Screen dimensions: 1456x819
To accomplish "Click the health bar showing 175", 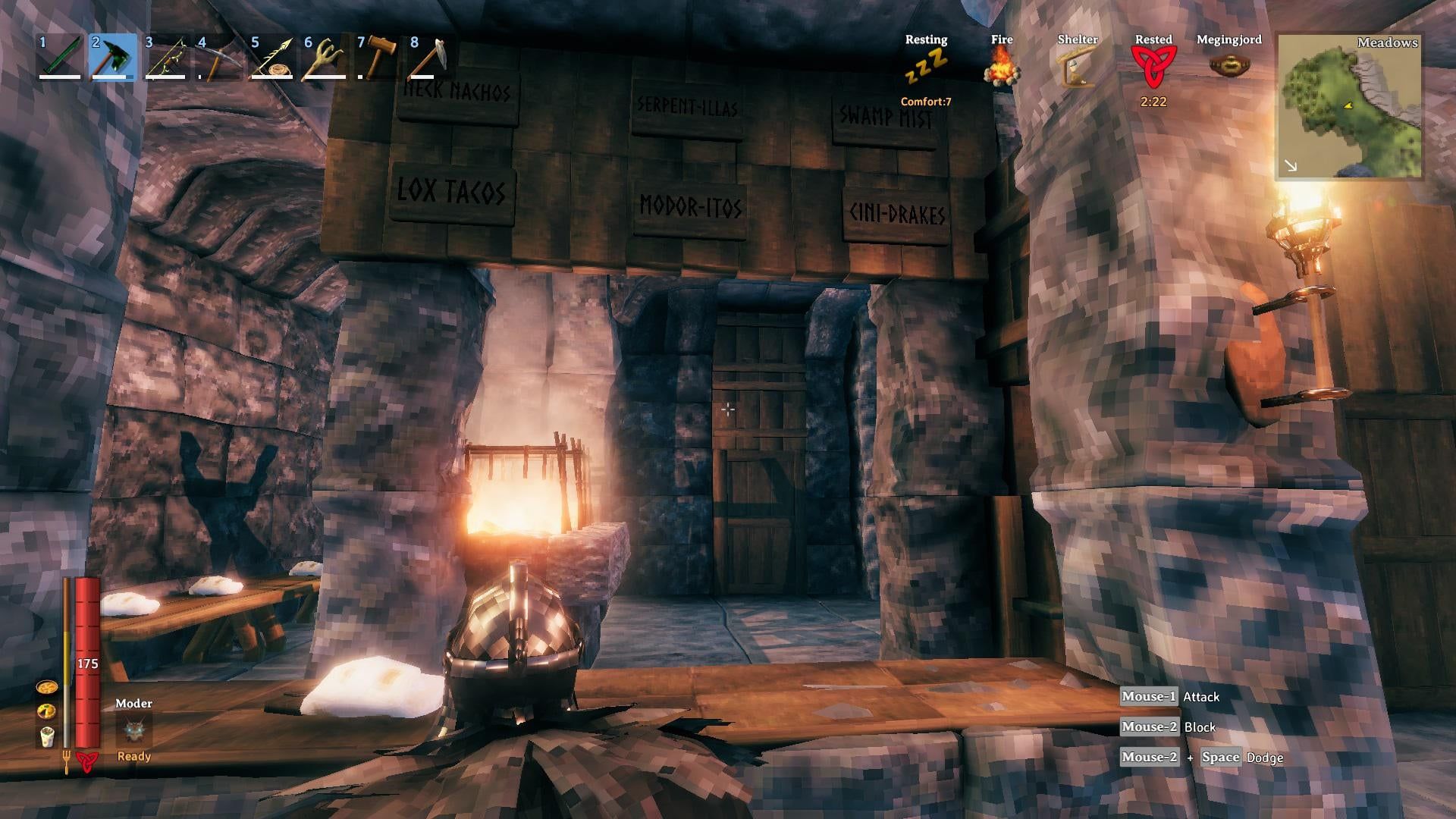I will coord(86,664).
